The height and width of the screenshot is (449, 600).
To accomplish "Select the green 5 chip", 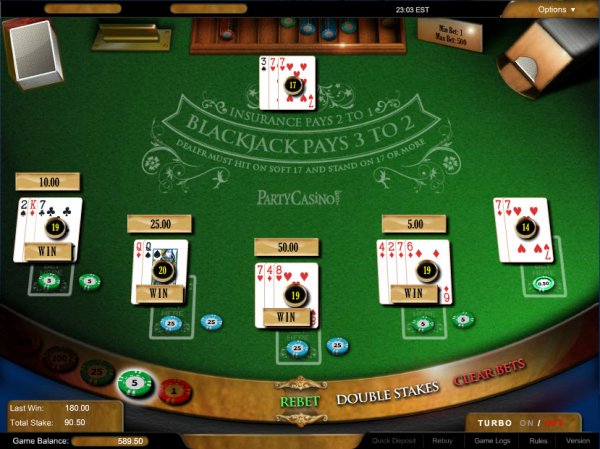I will 134,383.
